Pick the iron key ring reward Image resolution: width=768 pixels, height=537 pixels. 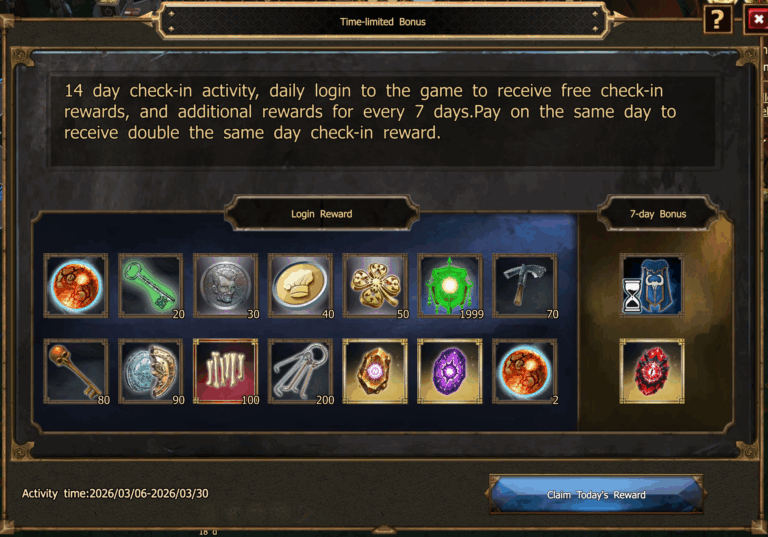[x=300, y=371]
